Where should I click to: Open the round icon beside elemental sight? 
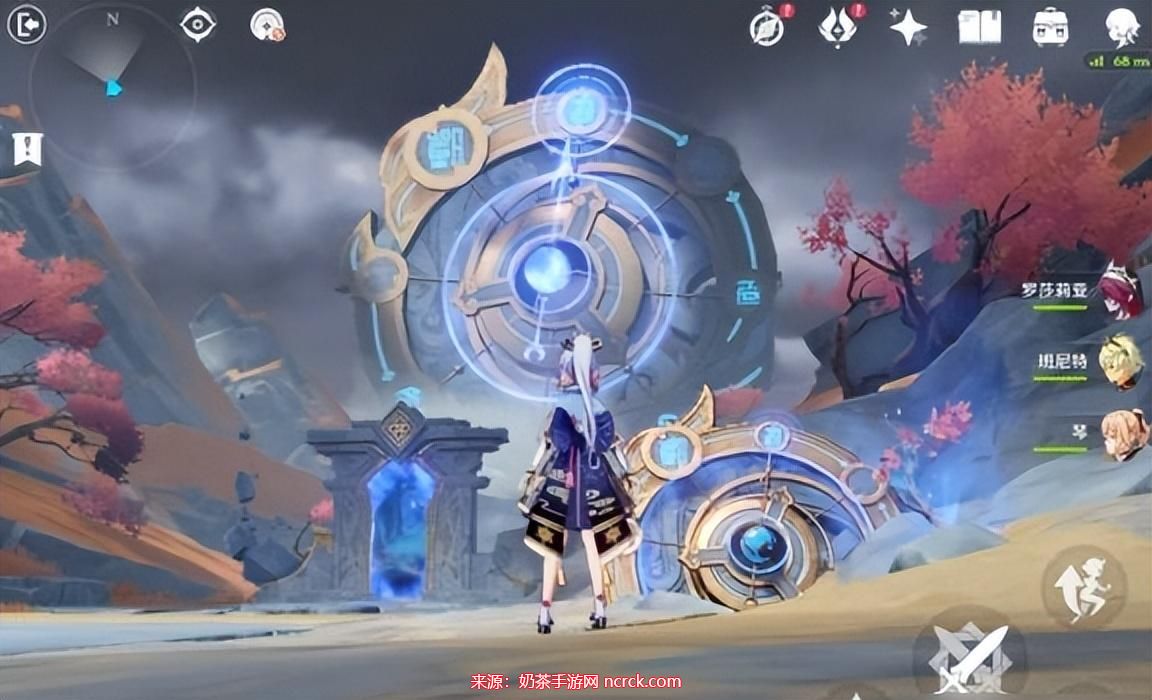[x=267, y=26]
